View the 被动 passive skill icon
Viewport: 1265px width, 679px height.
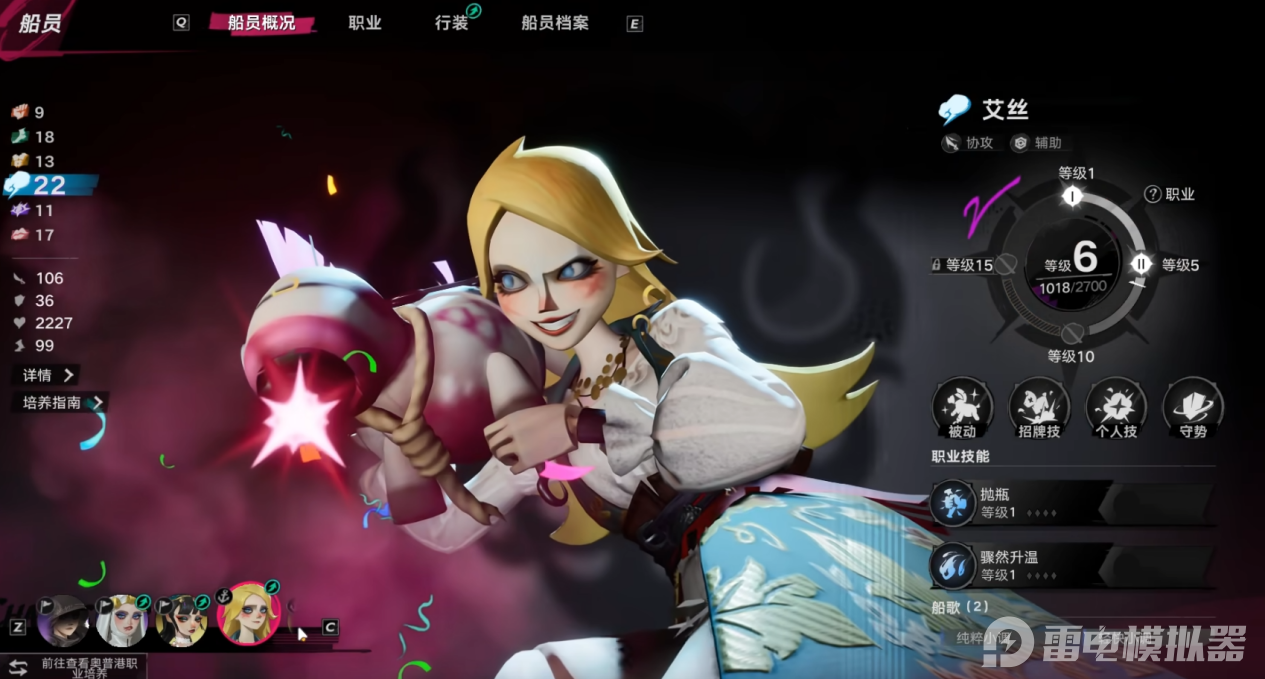pyautogui.click(x=962, y=407)
